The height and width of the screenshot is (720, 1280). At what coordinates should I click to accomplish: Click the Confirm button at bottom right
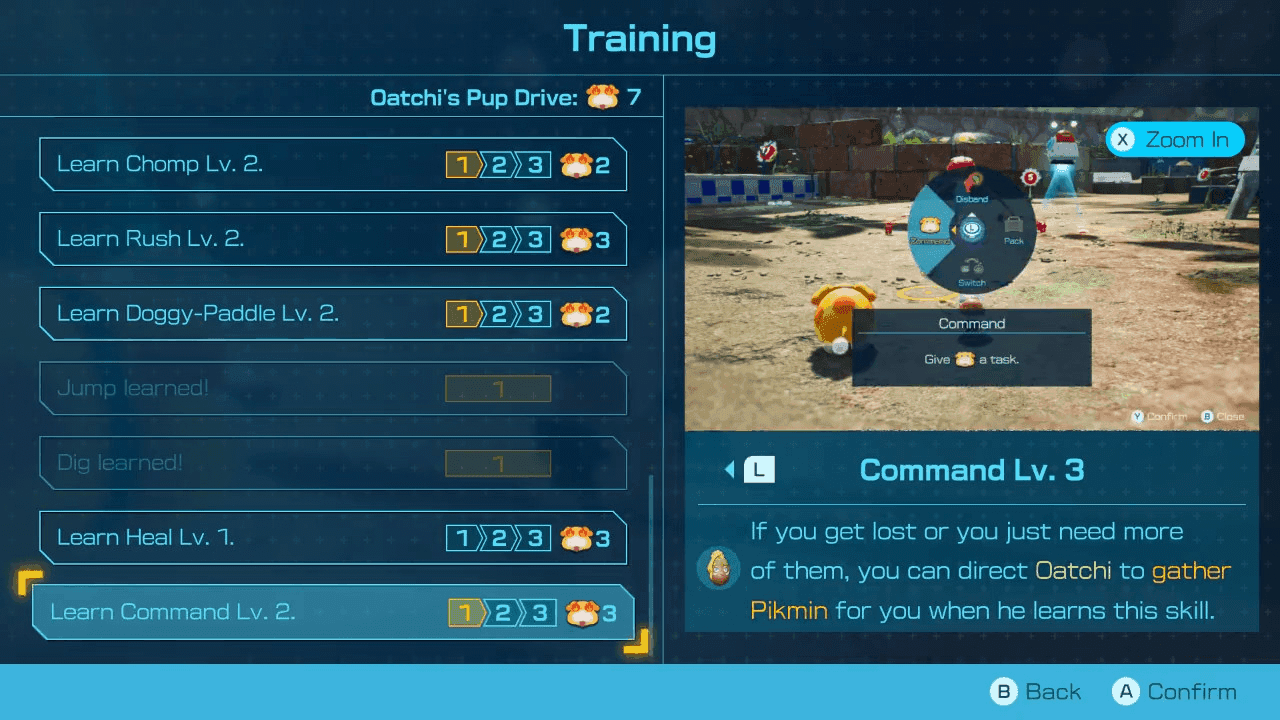click(x=1176, y=691)
